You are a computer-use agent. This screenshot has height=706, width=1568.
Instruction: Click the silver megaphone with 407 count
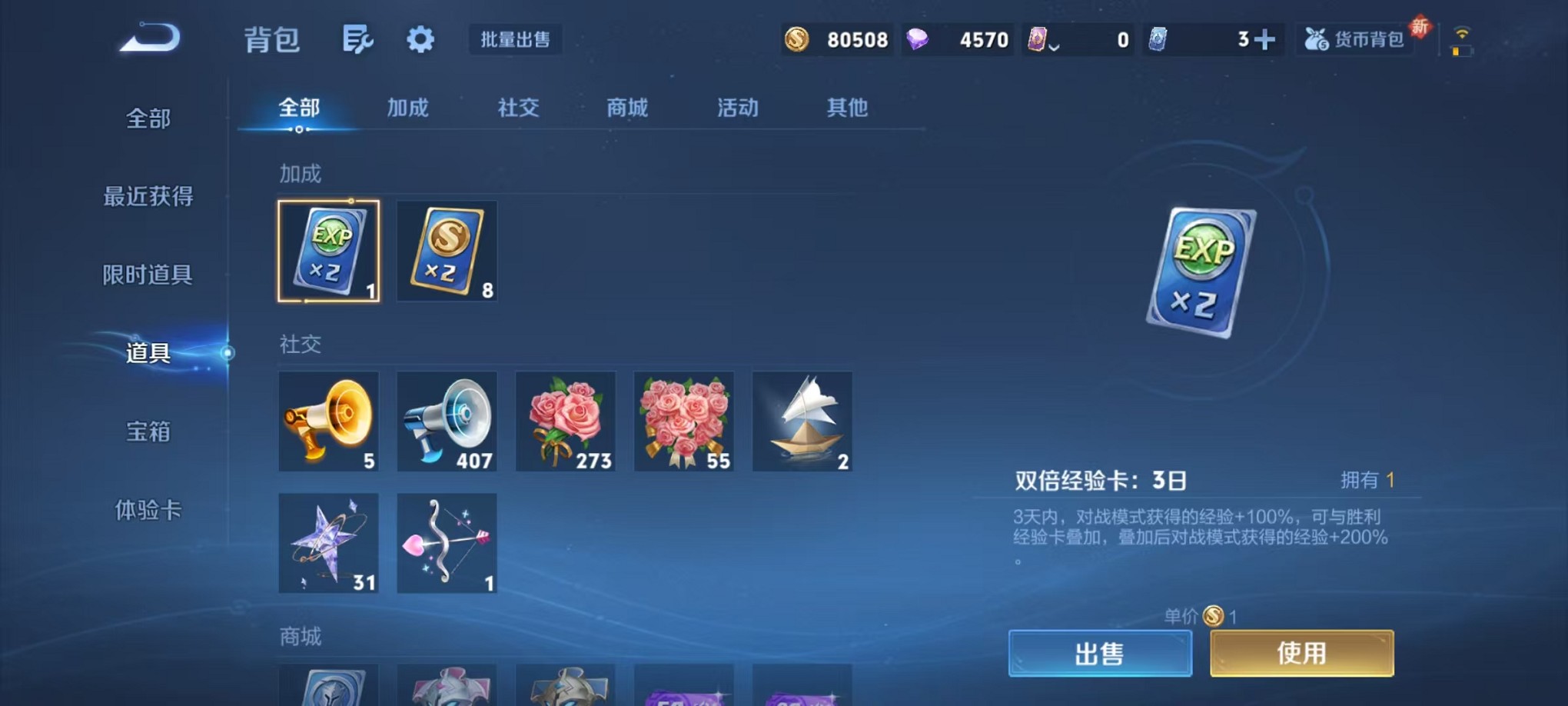[x=446, y=421]
